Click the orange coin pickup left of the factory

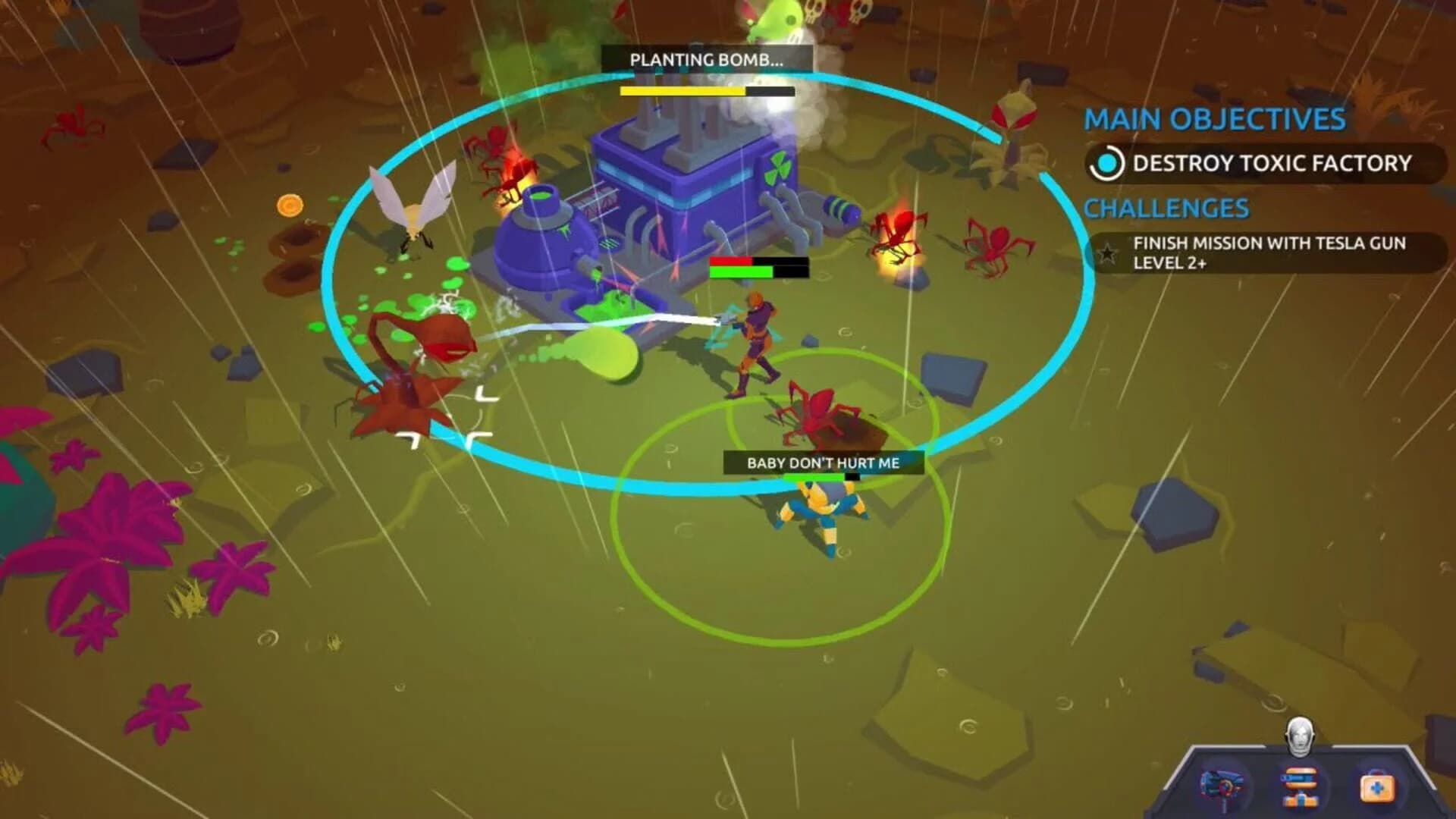290,204
